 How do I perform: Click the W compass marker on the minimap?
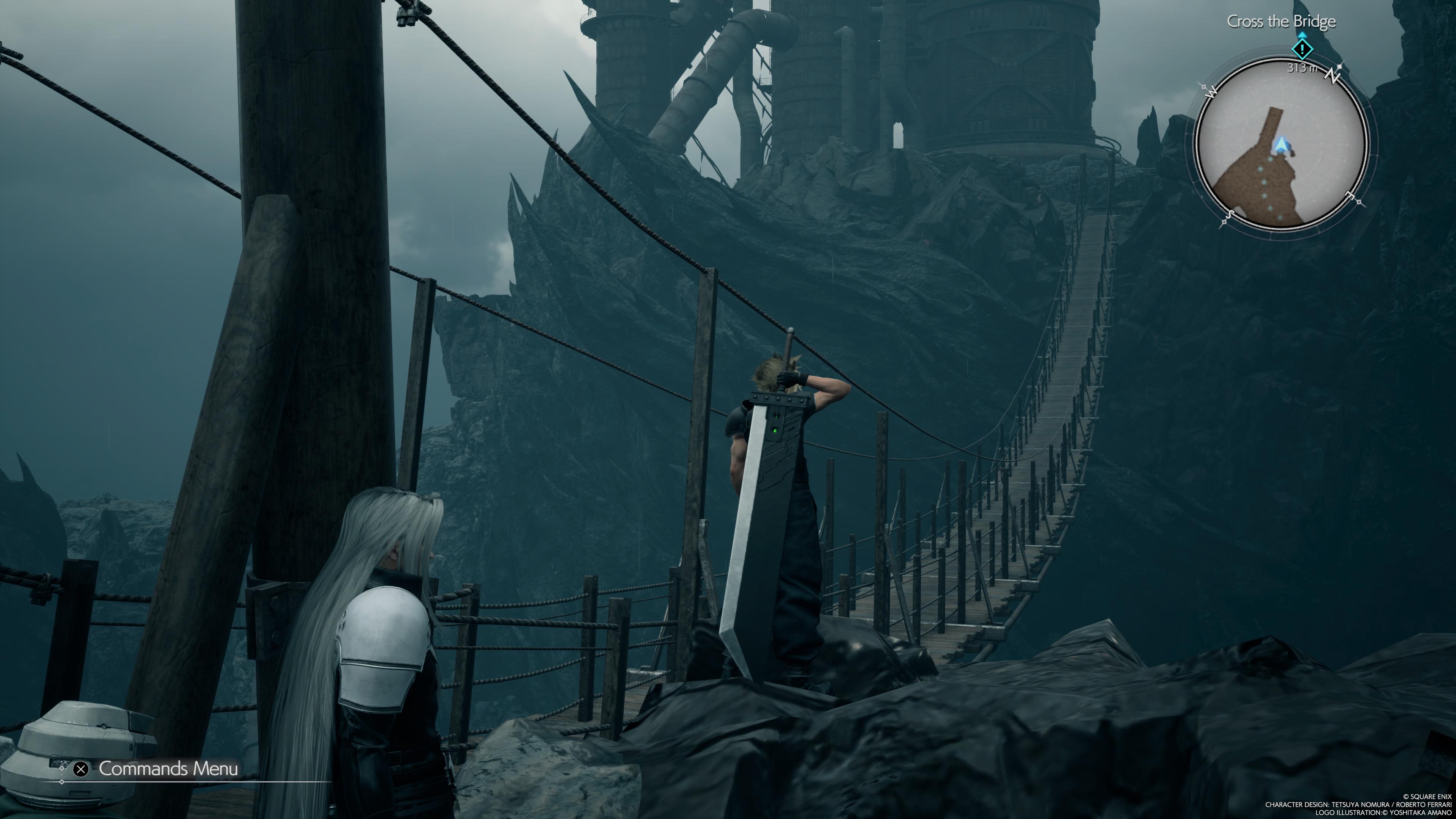click(1211, 92)
